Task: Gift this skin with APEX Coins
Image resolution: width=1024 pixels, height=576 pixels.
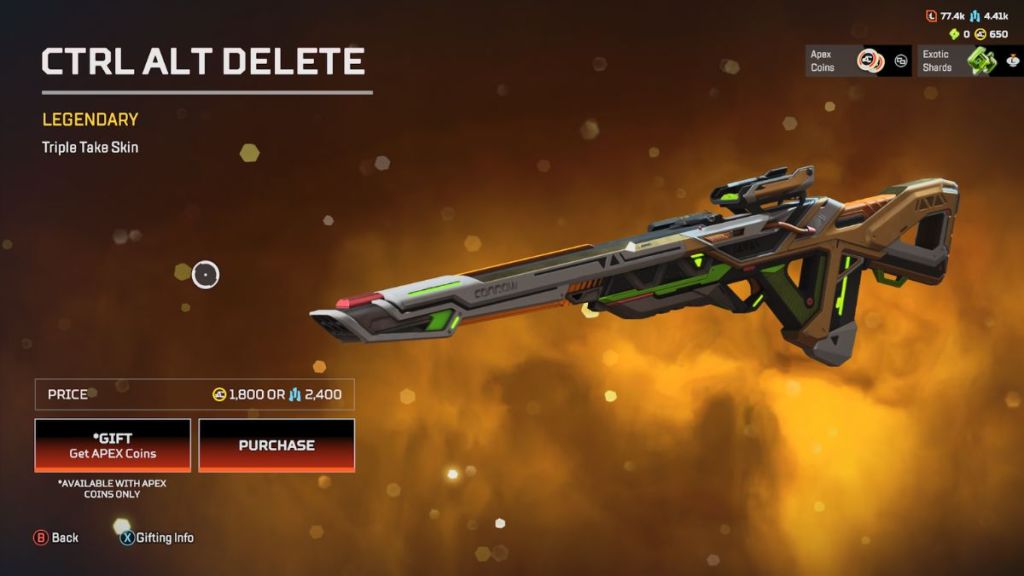Action: pos(112,445)
